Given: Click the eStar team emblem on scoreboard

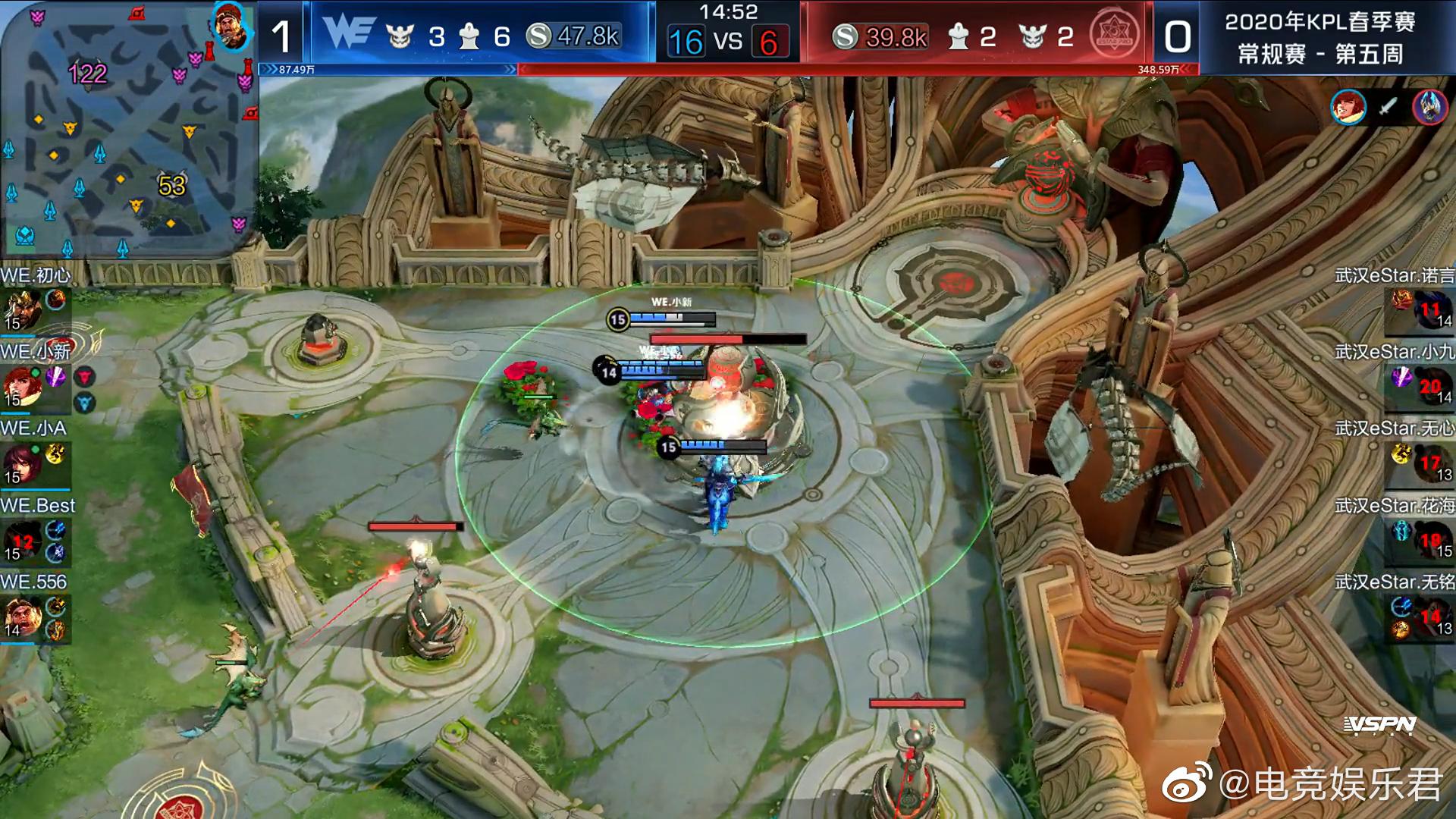Looking at the screenshot, I should (1114, 35).
